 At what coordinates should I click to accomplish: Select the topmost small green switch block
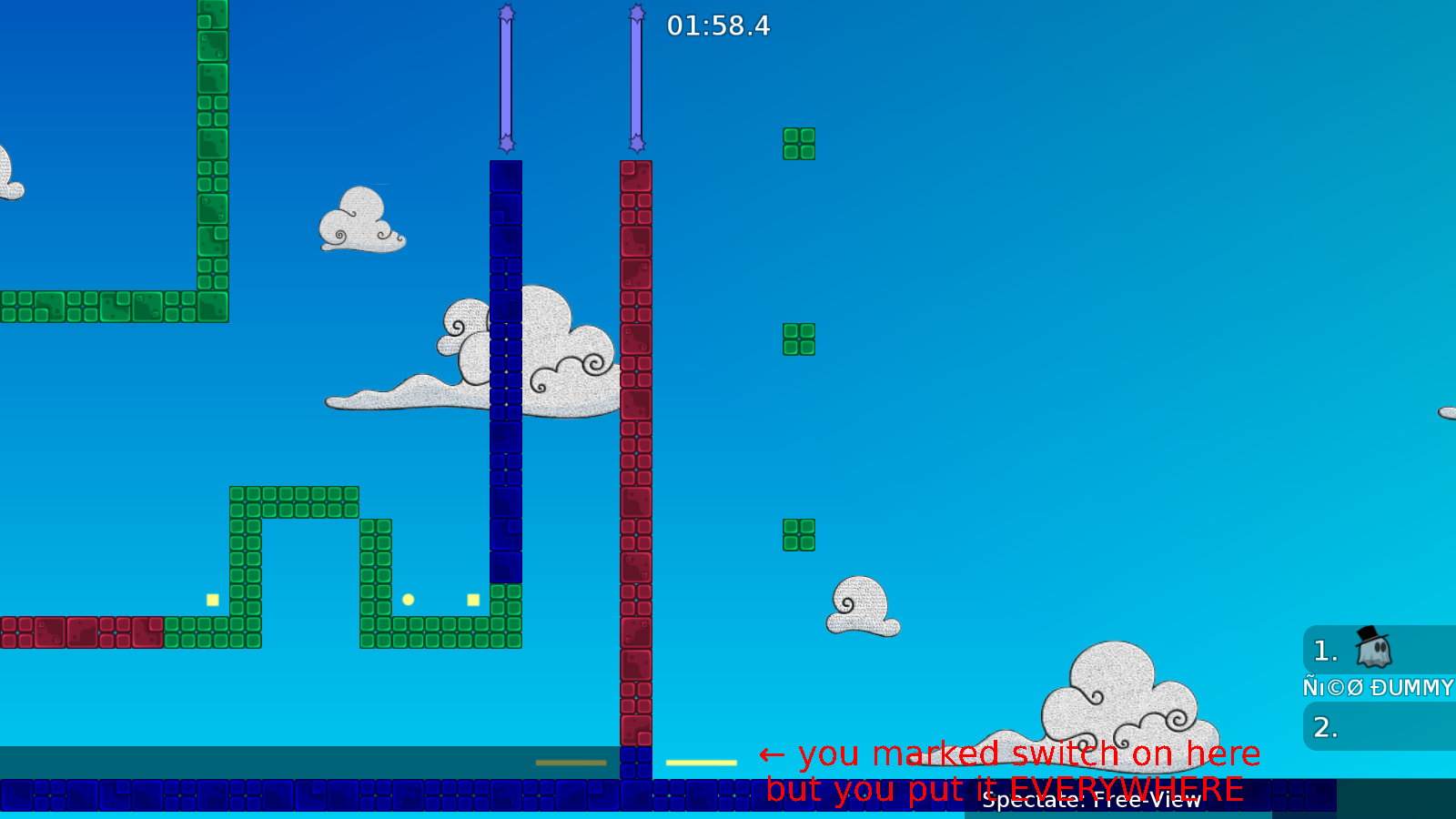(798, 144)
